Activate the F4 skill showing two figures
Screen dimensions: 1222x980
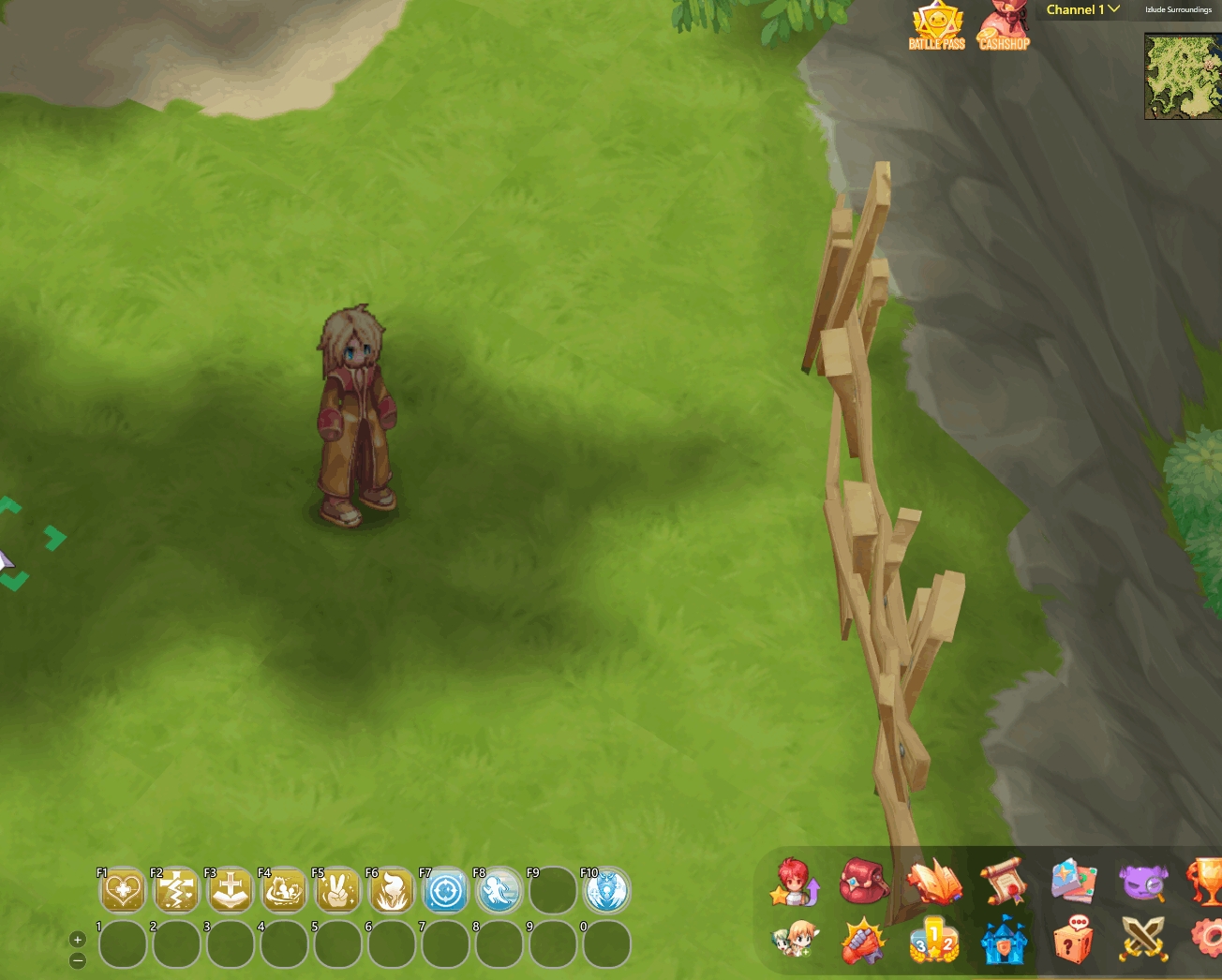pyautogui.click(x=284, y=890)
